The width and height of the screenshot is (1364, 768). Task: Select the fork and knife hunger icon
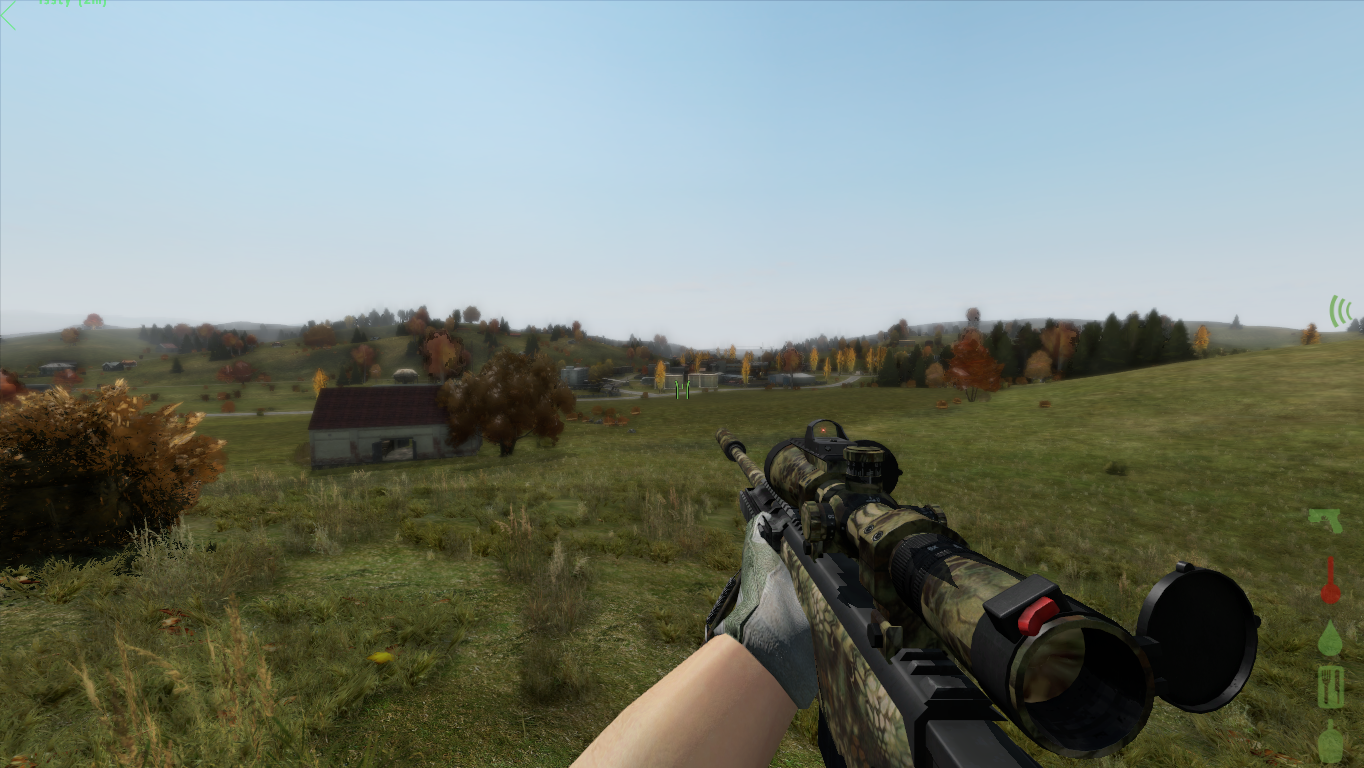pos(1330,688)
